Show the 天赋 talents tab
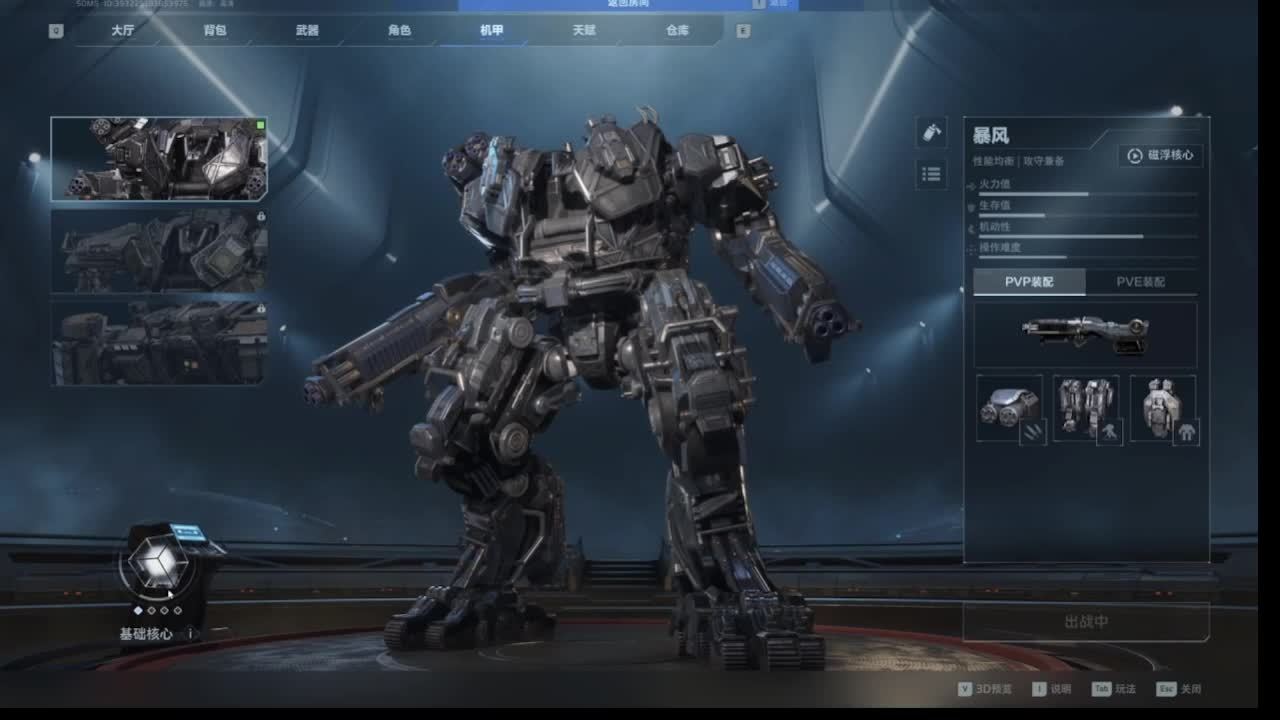Screen dimensions: 1280x720 [x=584, y=31]
